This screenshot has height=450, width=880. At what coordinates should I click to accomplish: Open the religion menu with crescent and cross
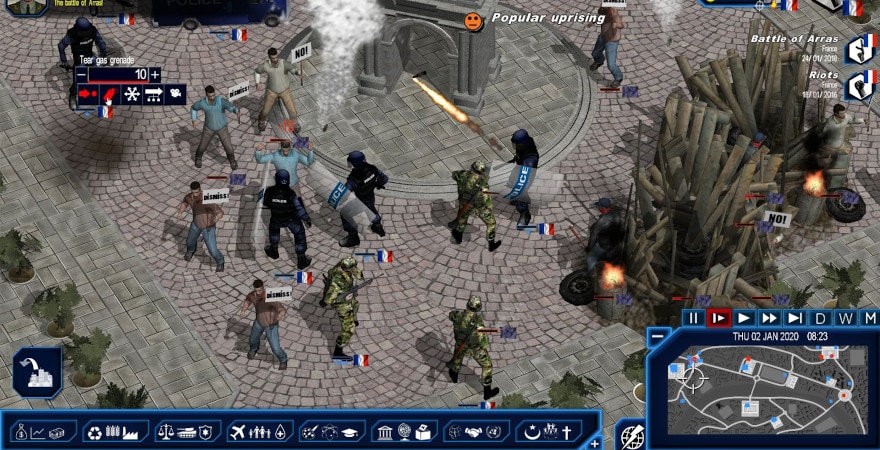548,432
